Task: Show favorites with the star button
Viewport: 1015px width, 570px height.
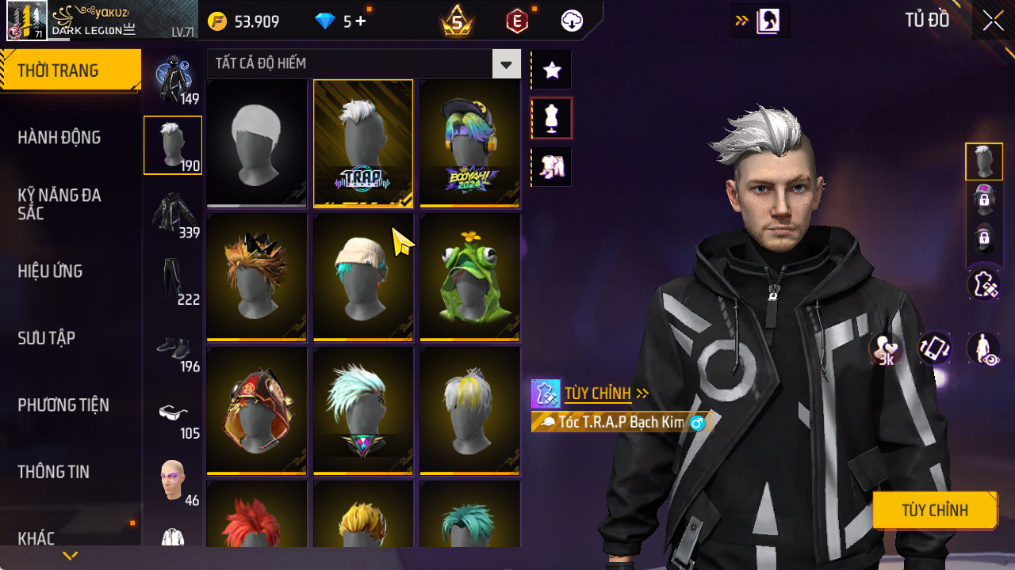Action: click(552, 70)
